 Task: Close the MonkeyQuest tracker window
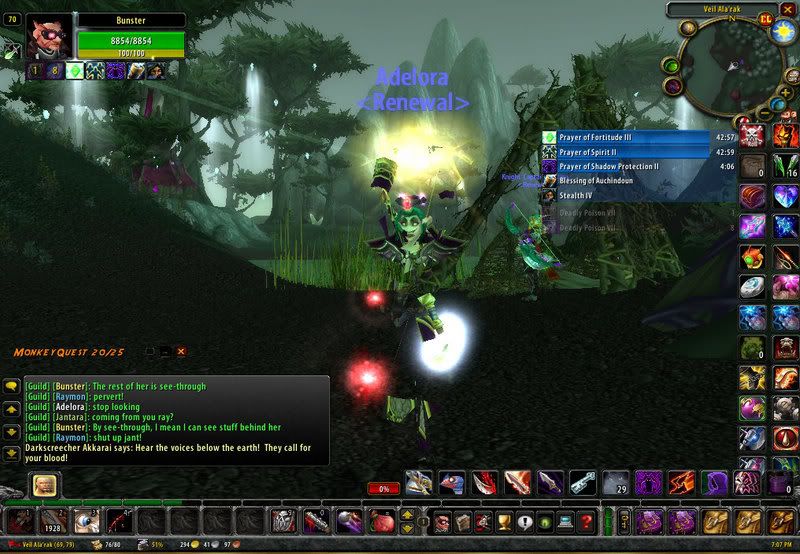pos(181,352)
